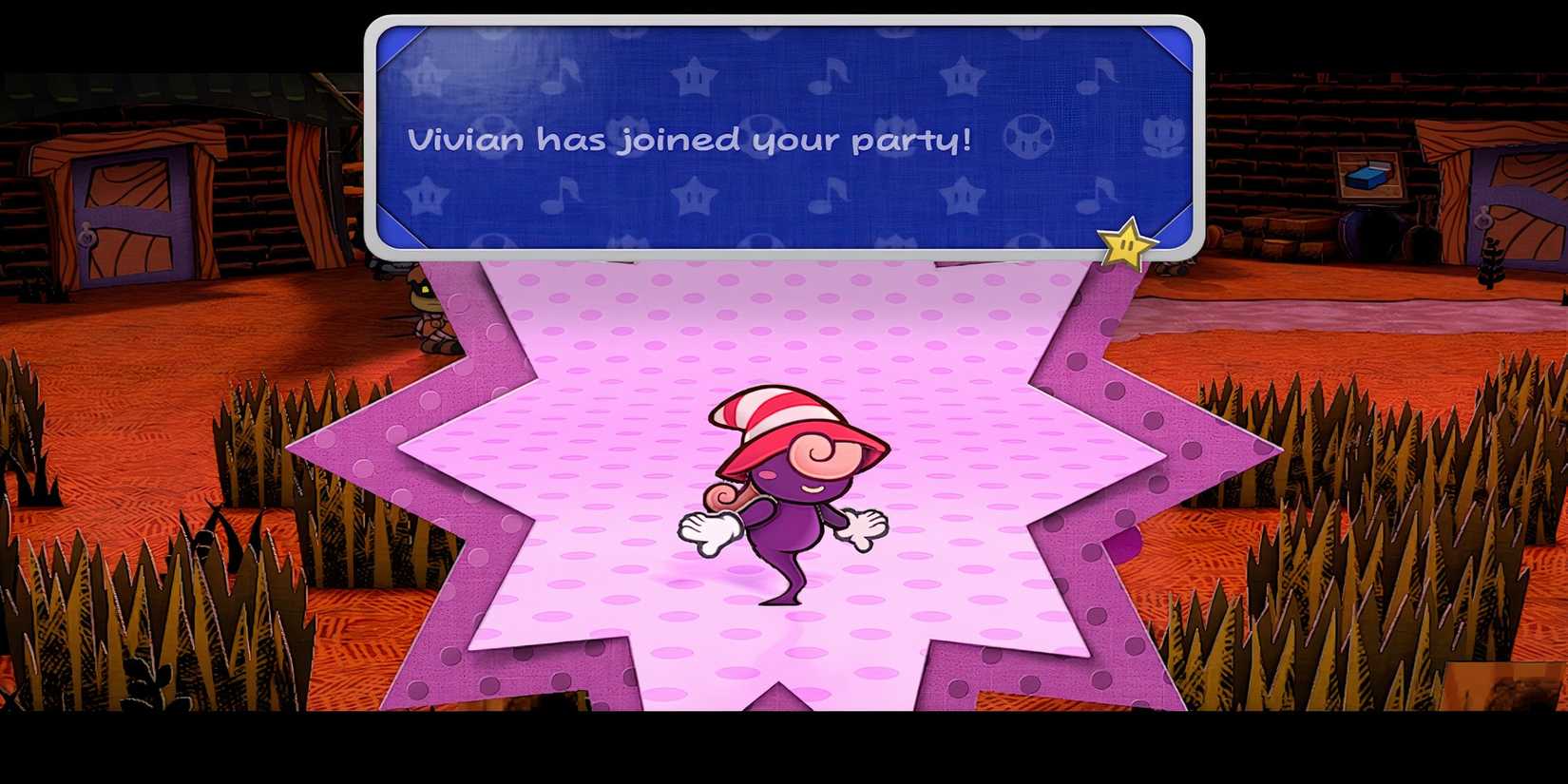Viewport: 1568px width, 784px height.
Task: Select a music note icon on the textbox
Action: tap(826, 75)
